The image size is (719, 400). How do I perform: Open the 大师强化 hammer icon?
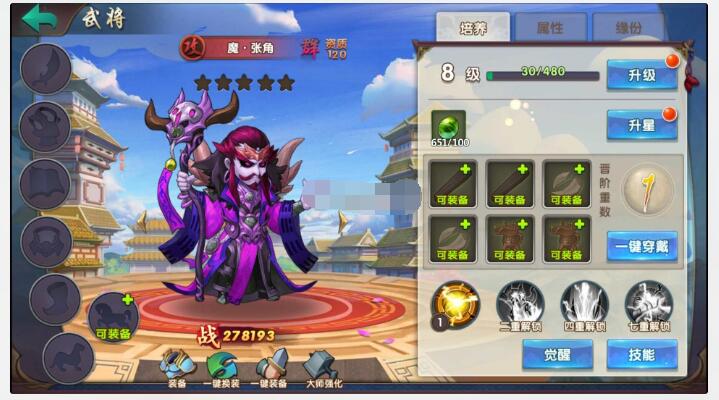322,367
